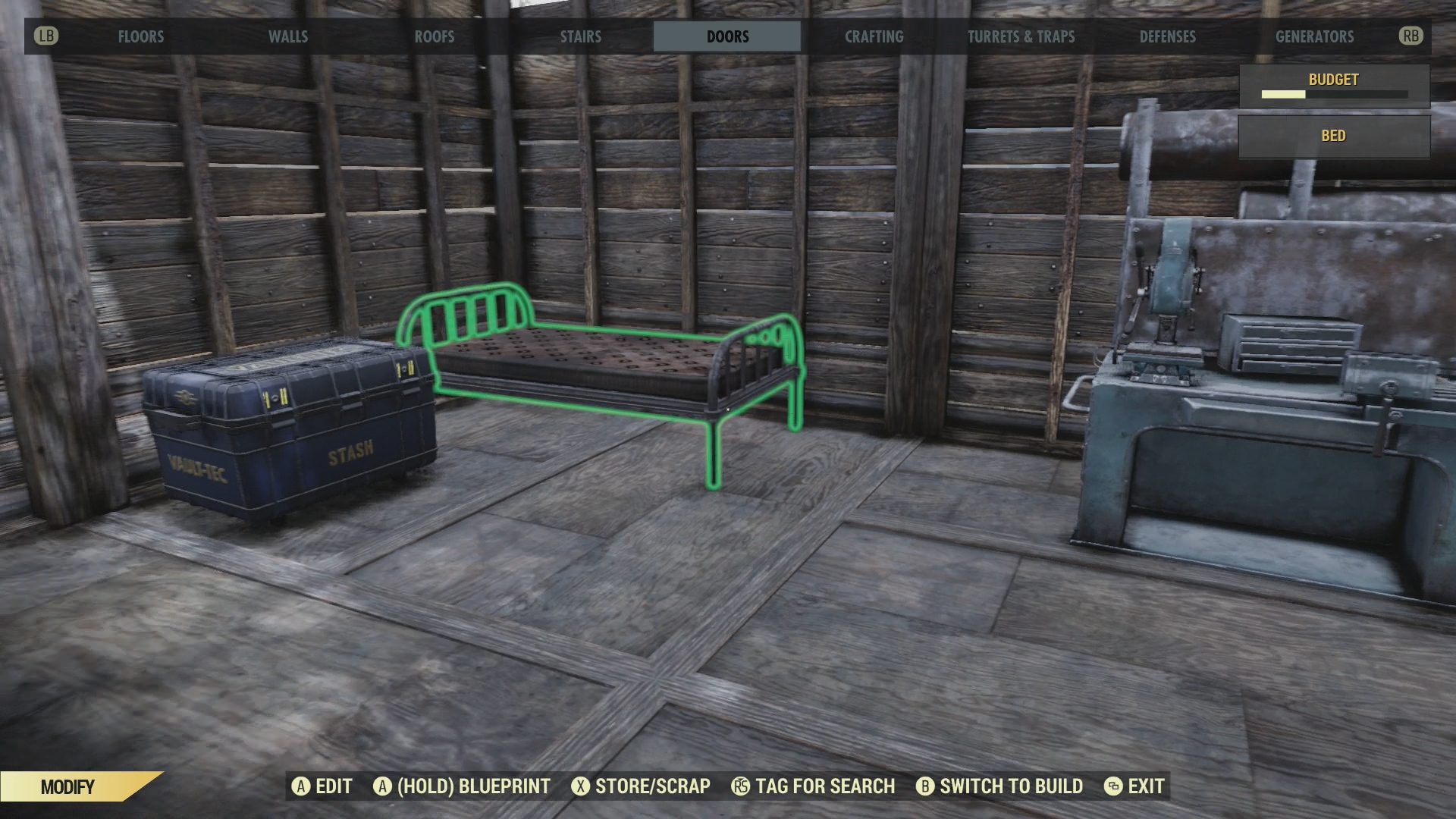Switch to the Defenses tab
Image resolution: width=1456 pixels, height=819 pixels.
click(x=1167, y=36)
